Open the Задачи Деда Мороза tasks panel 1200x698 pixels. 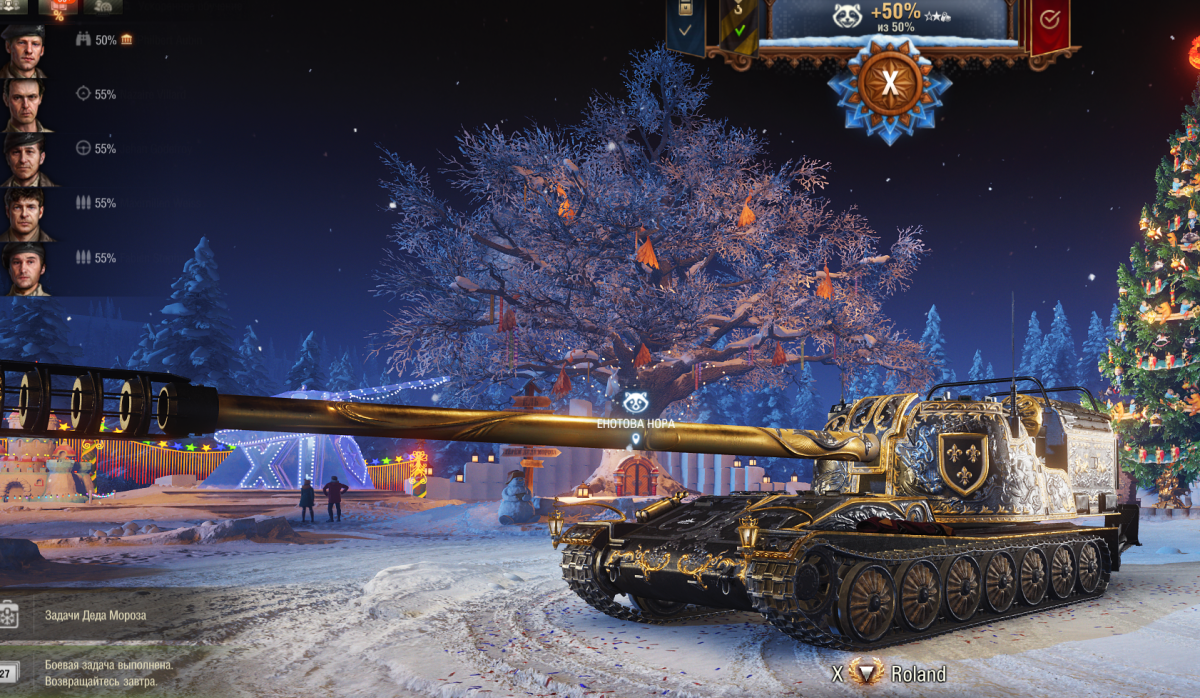95,615
